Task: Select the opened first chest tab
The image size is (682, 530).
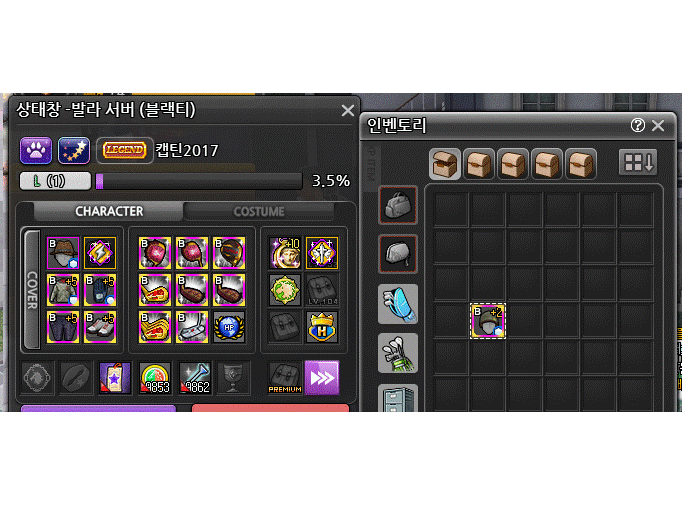Action: 445,162
